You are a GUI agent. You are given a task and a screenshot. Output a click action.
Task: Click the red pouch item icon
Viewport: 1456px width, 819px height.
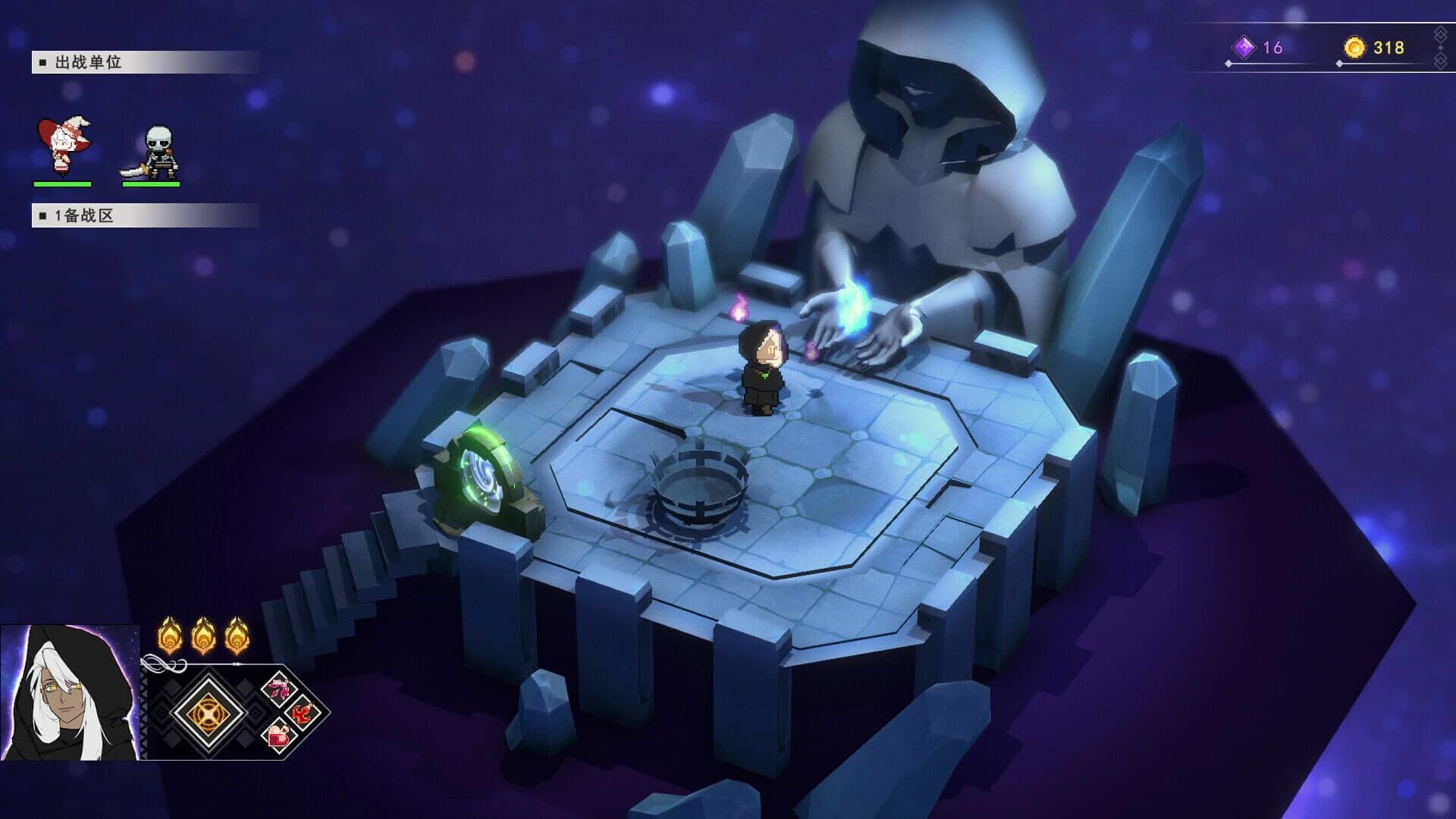278,736
